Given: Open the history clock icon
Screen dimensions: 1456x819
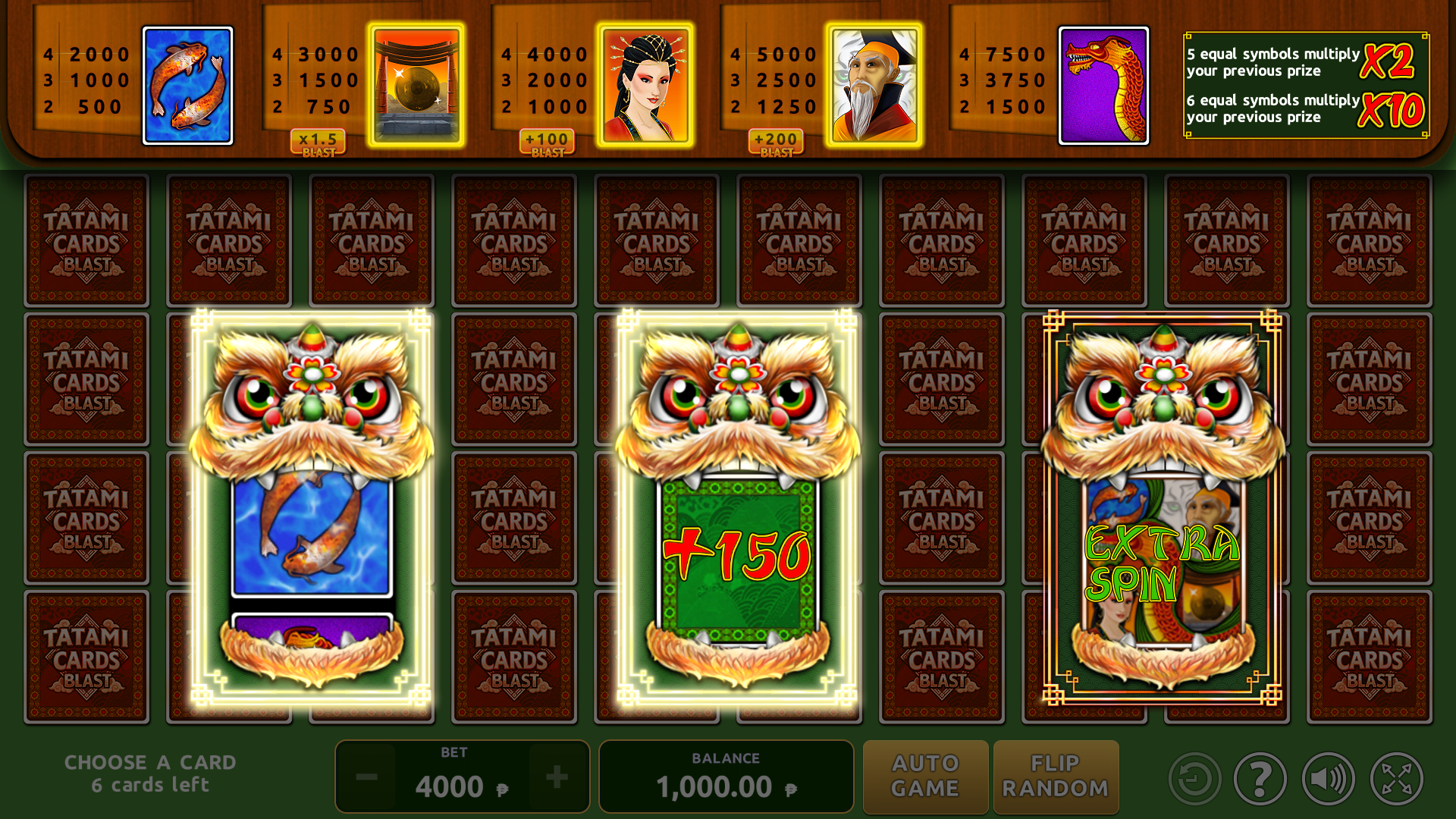Looking at the screenshot, I should [x=1194, y=779].
